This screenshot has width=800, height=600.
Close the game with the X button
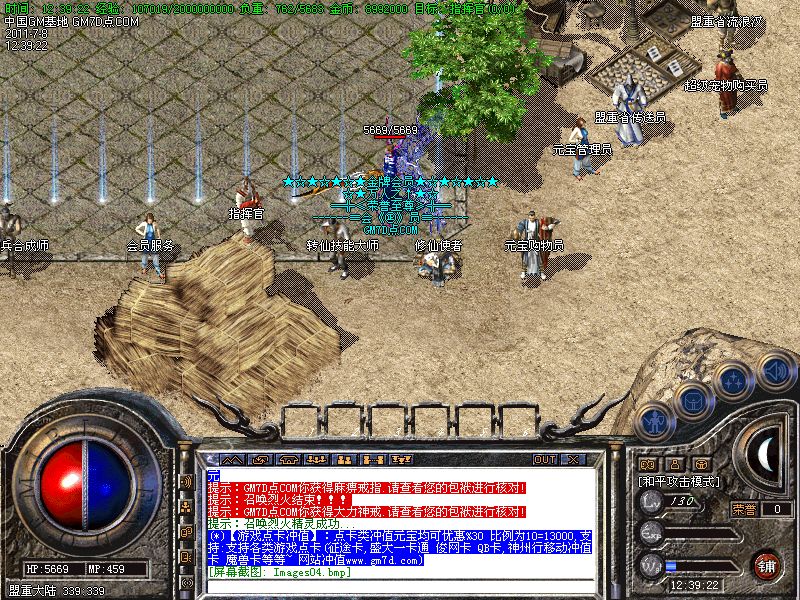573,459
